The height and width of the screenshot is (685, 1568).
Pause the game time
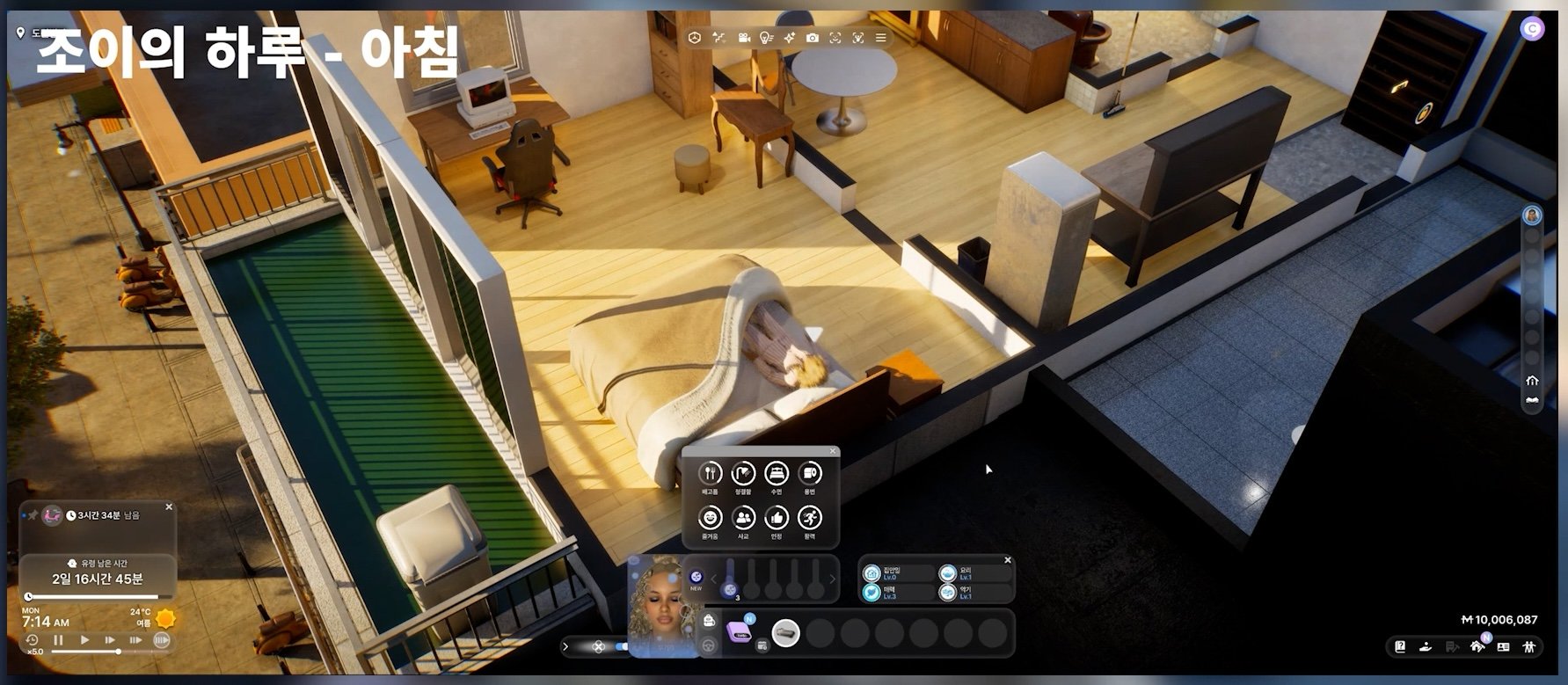tap(59, 640)
